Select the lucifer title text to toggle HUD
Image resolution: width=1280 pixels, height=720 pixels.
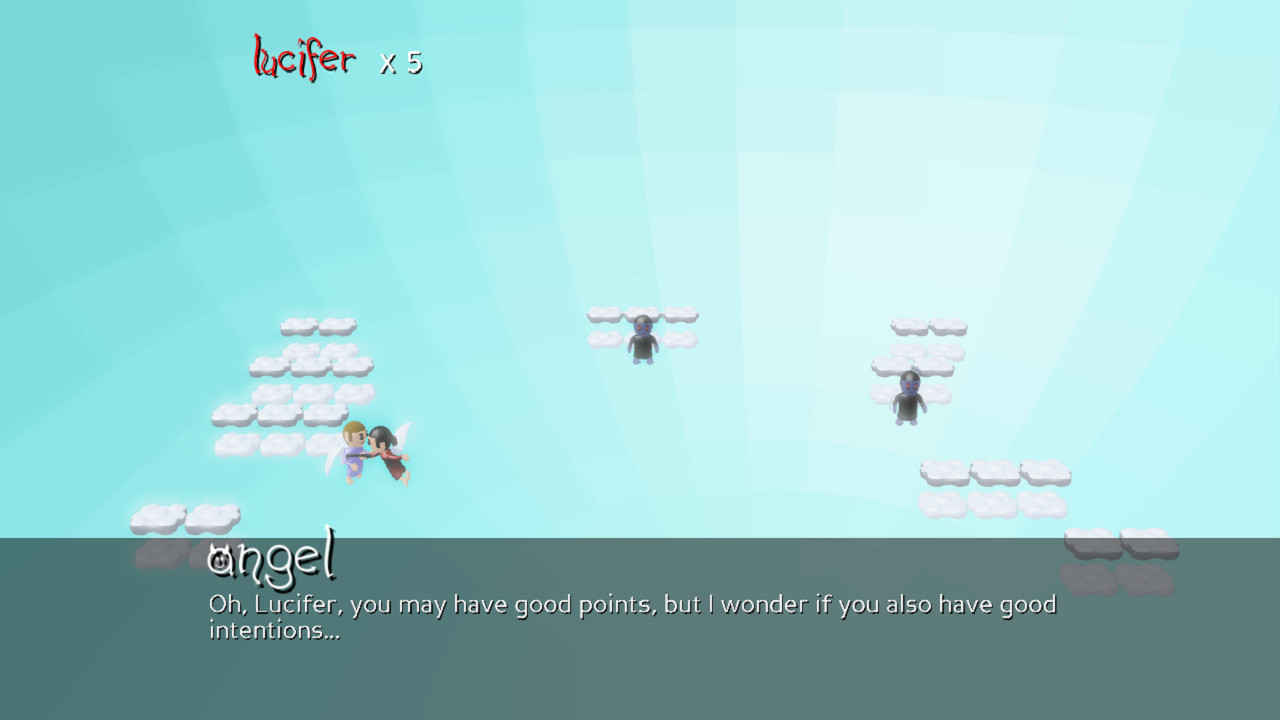click(302, 58)
